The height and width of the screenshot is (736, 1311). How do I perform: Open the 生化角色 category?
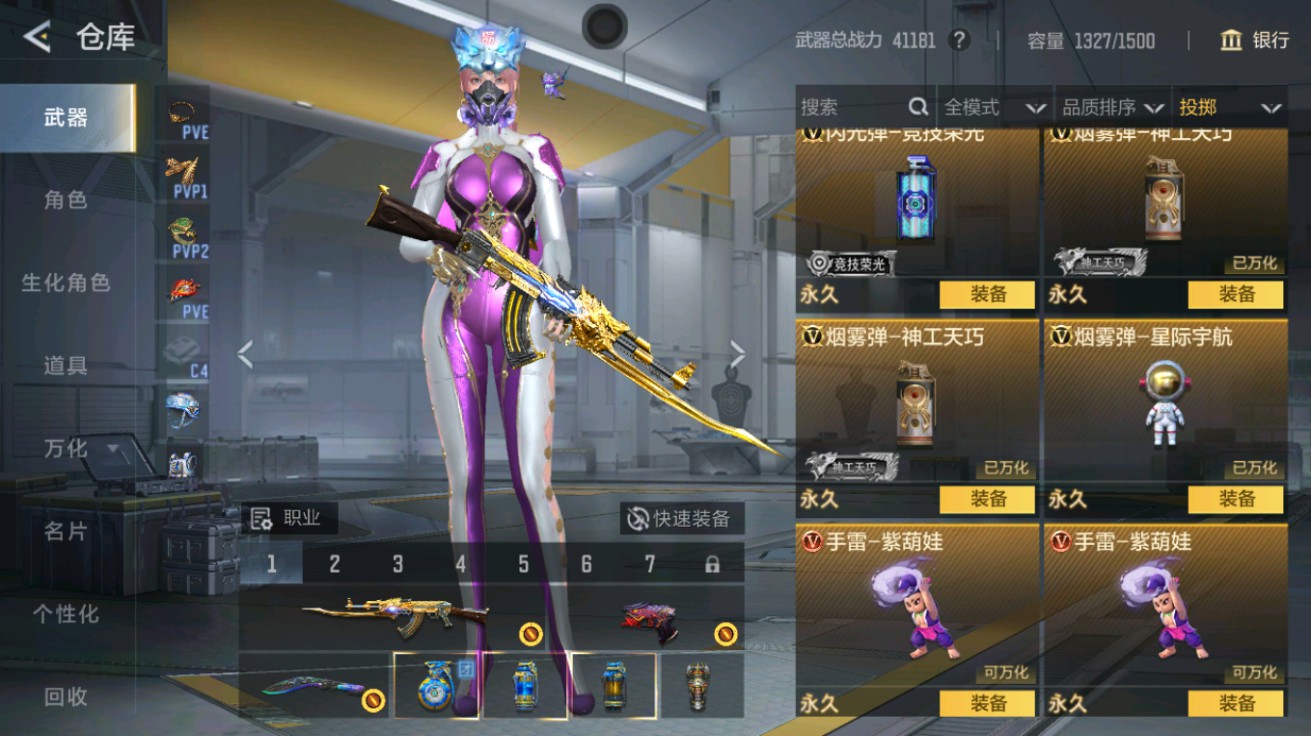pyautogui.click(x=66, y=283)
